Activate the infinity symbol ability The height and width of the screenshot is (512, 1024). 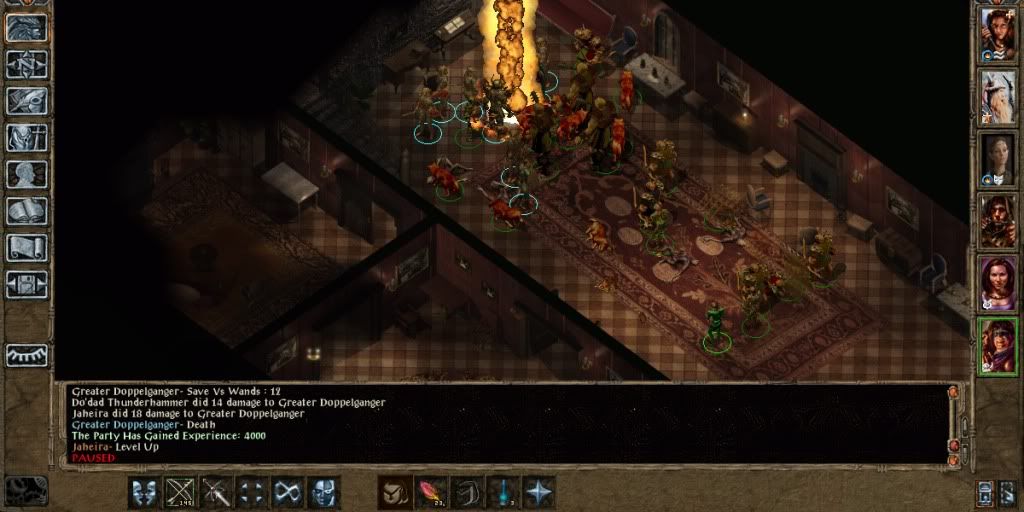(289, 492)
